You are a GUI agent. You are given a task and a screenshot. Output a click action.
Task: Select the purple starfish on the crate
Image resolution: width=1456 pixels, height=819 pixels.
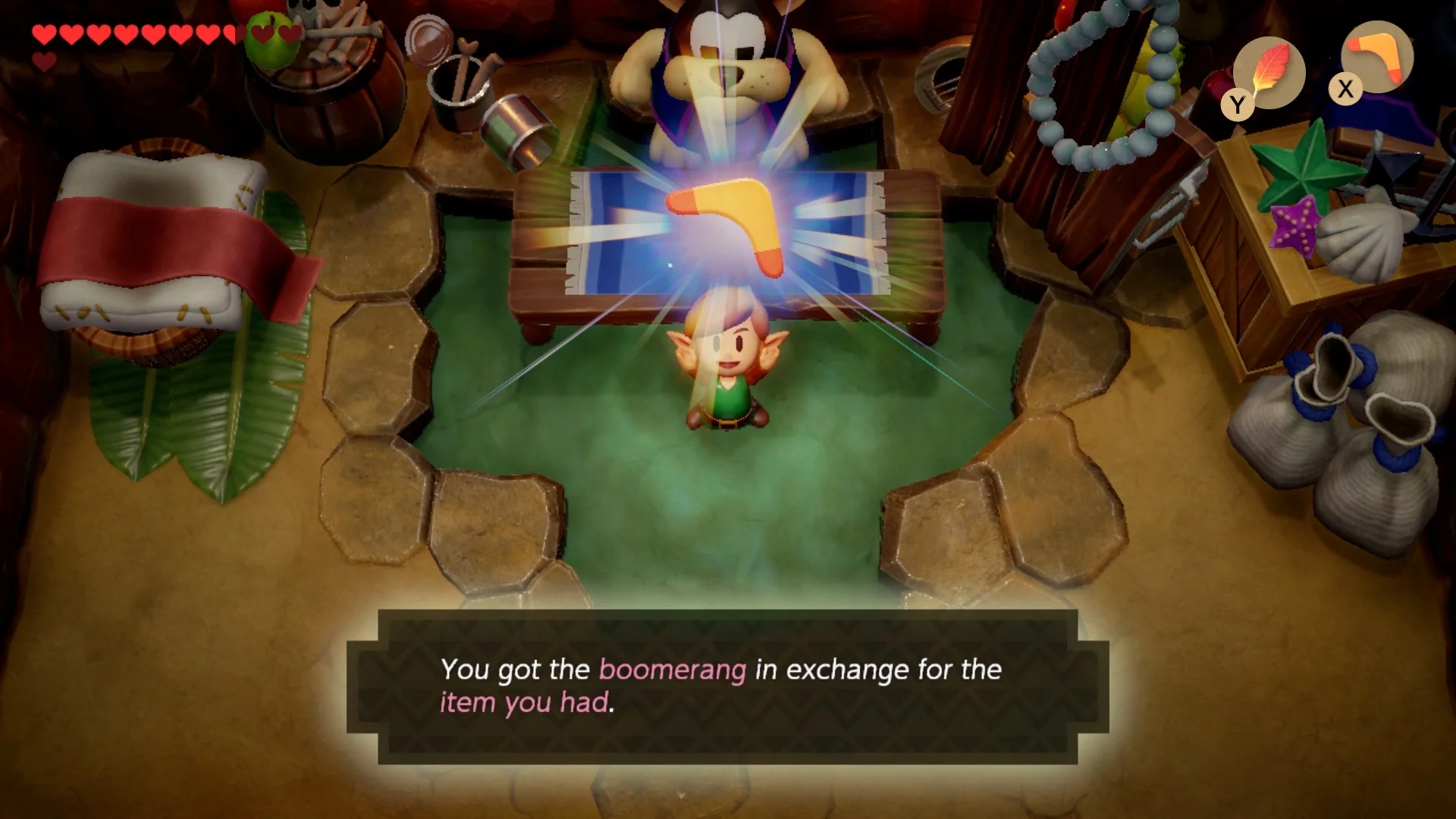(x=1294, y=224)
